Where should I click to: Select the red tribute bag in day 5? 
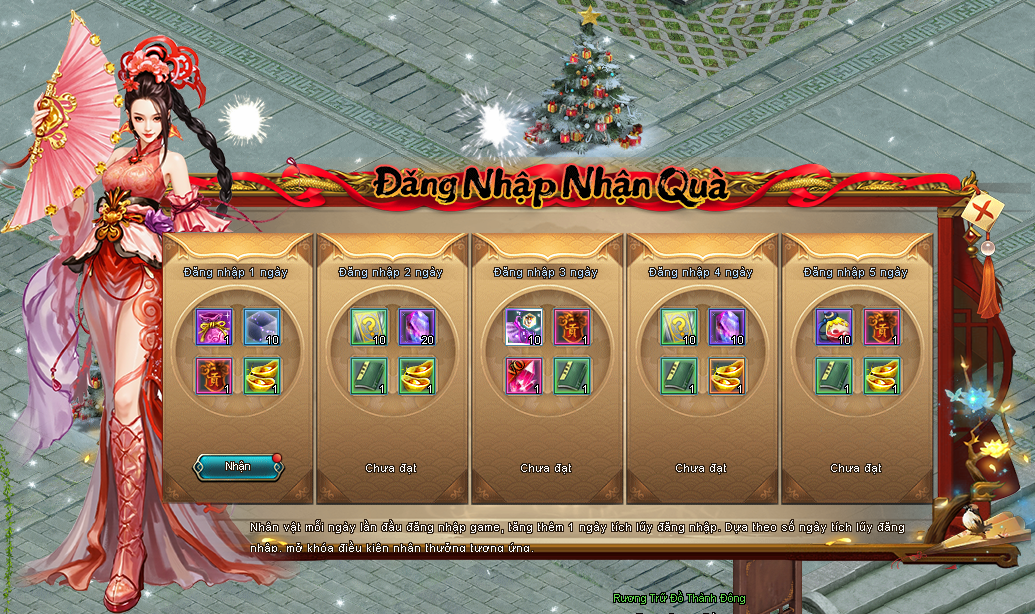[882, 327]
